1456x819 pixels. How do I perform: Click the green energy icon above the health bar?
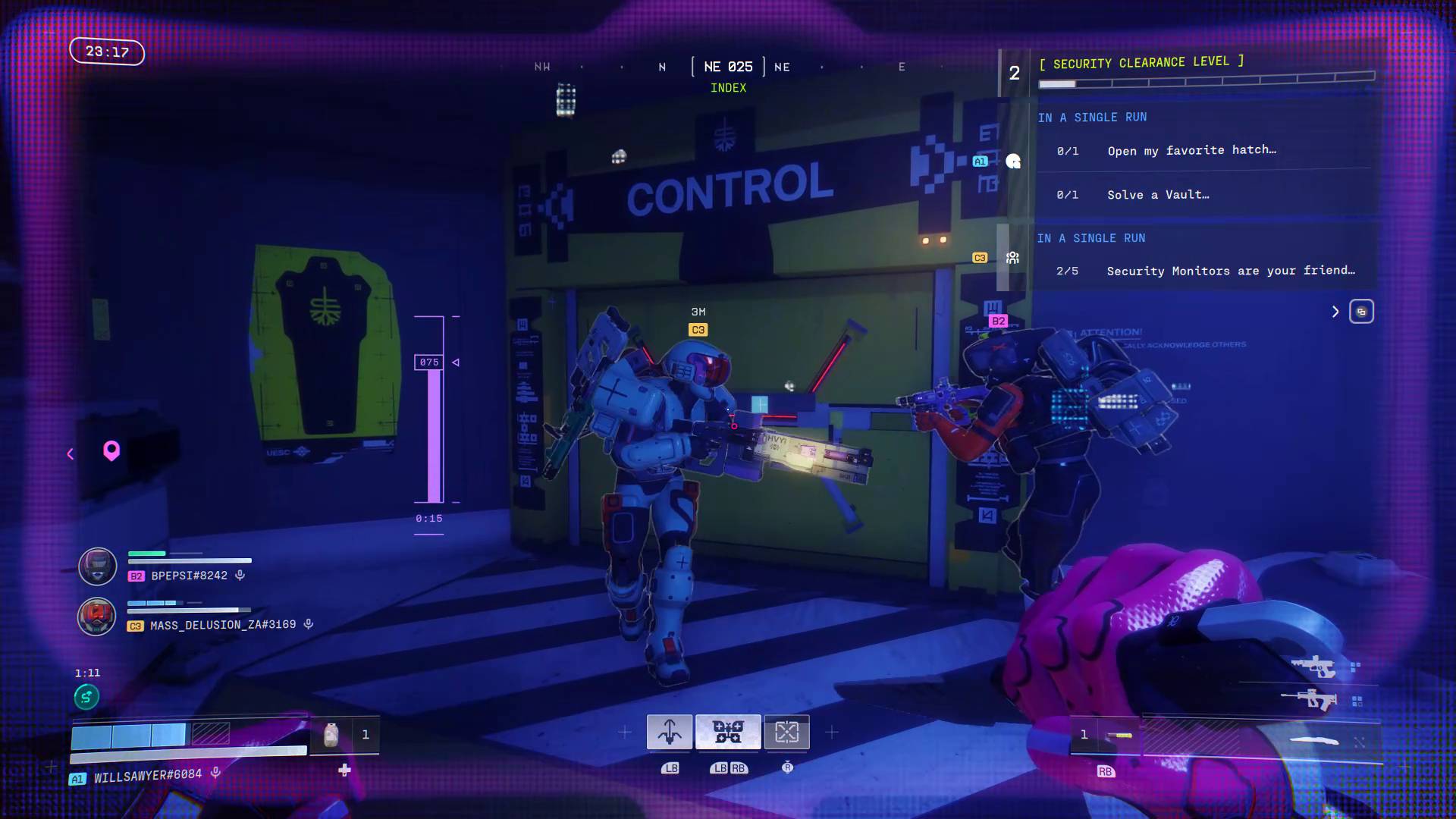[x=85, y=696]
